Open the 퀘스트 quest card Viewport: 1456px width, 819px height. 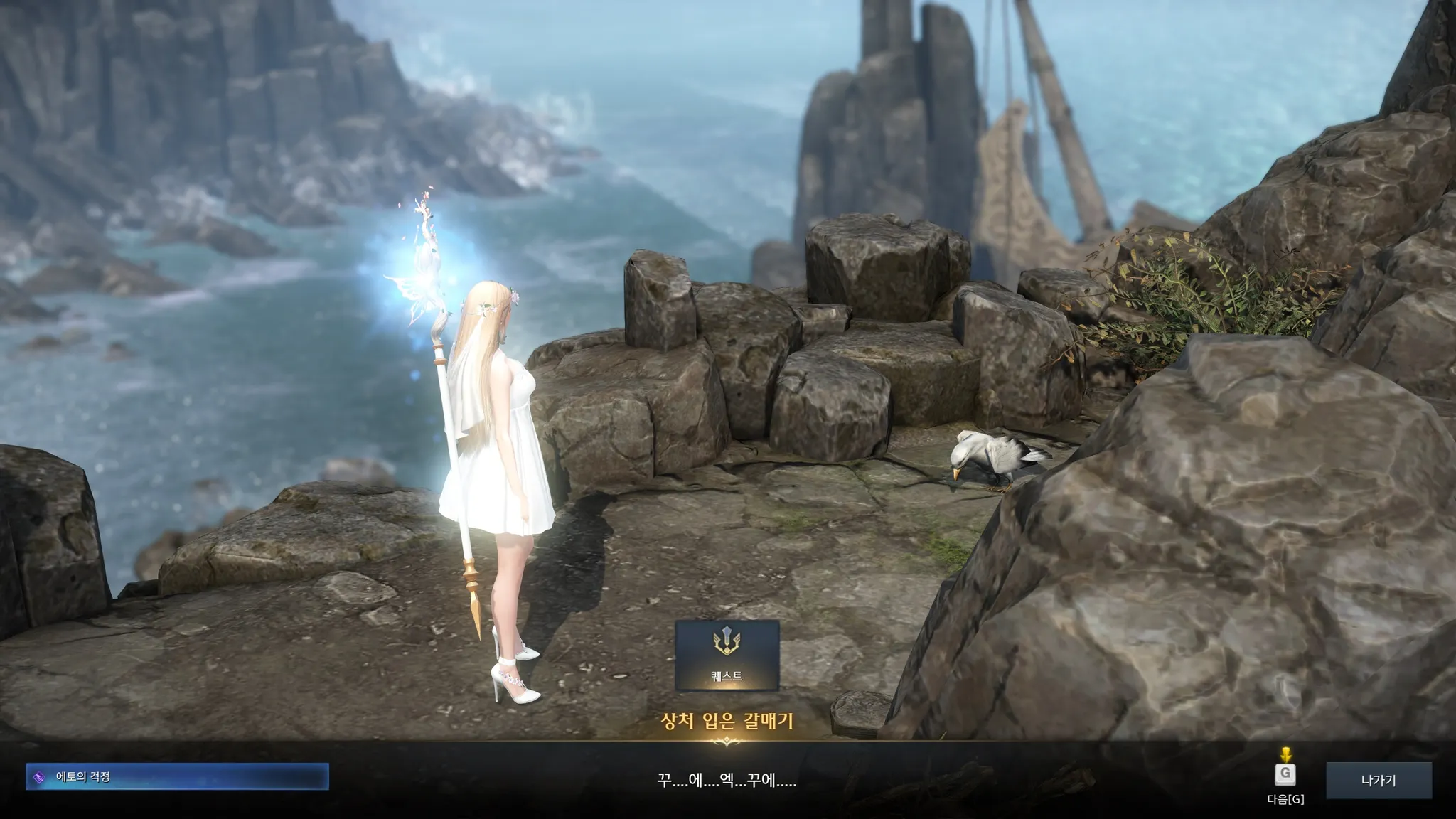[727, 655]
